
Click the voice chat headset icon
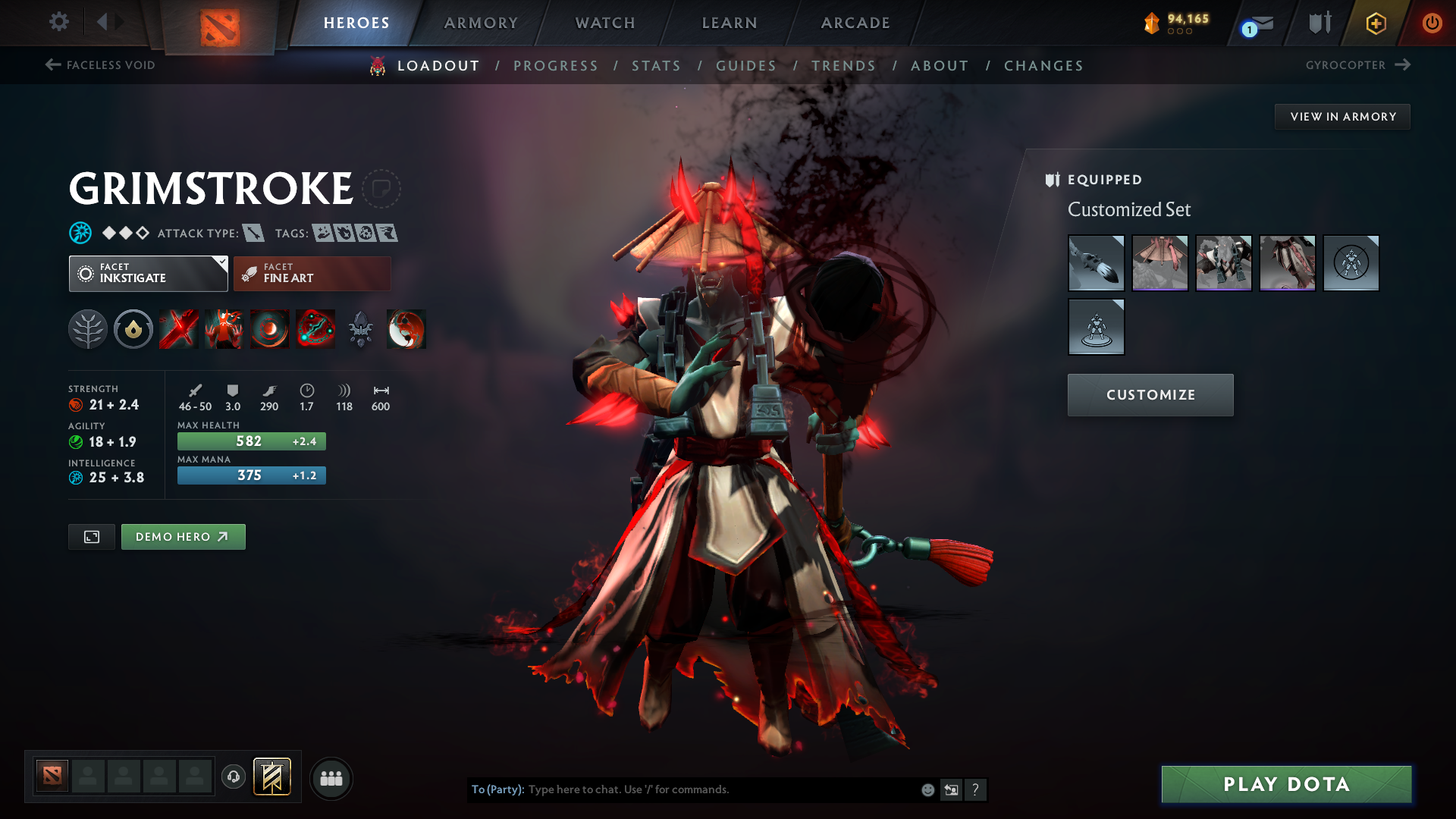point(233,778)
